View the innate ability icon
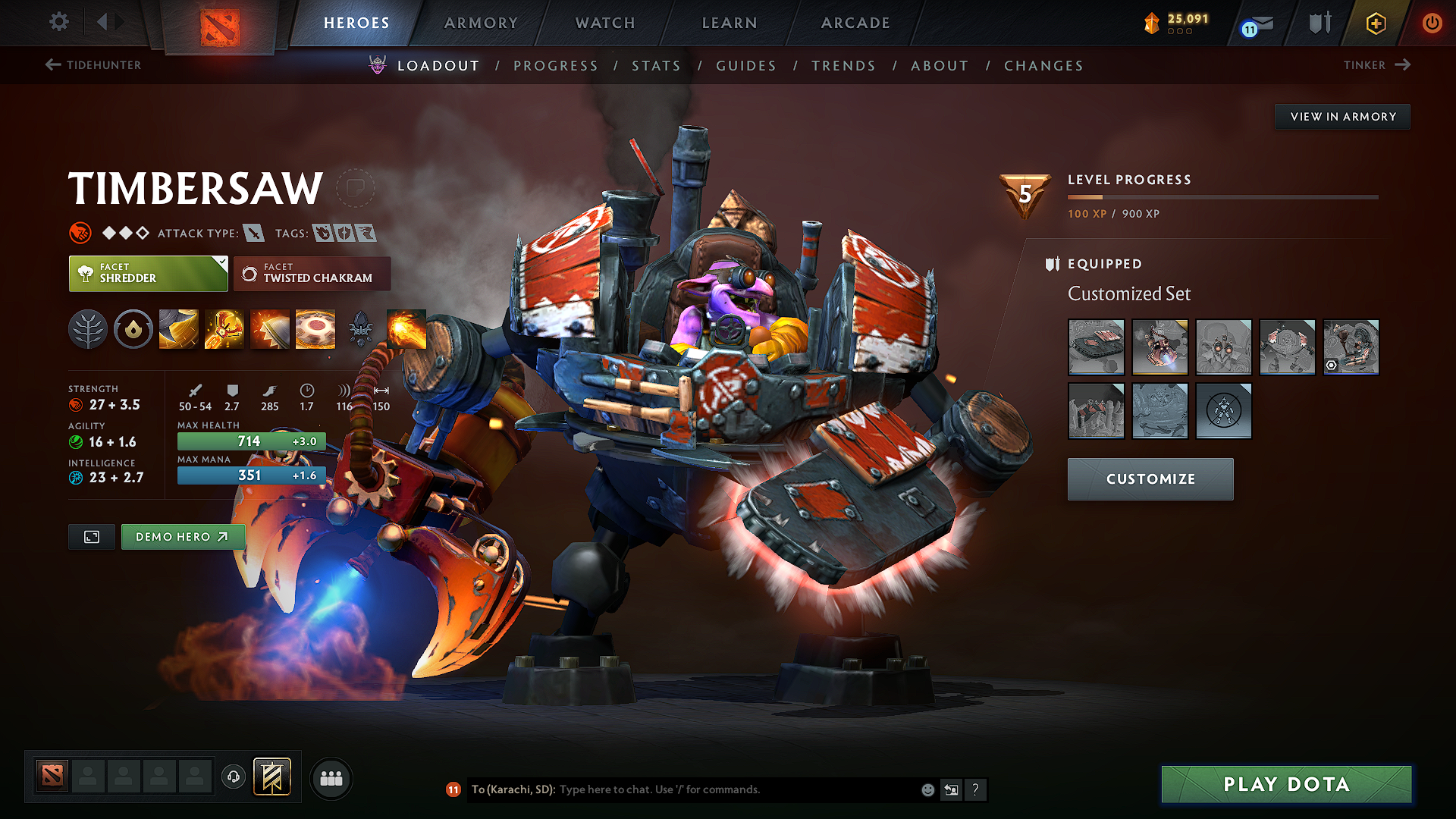This screenshot has height=819, width=1456. pos(133,329)
